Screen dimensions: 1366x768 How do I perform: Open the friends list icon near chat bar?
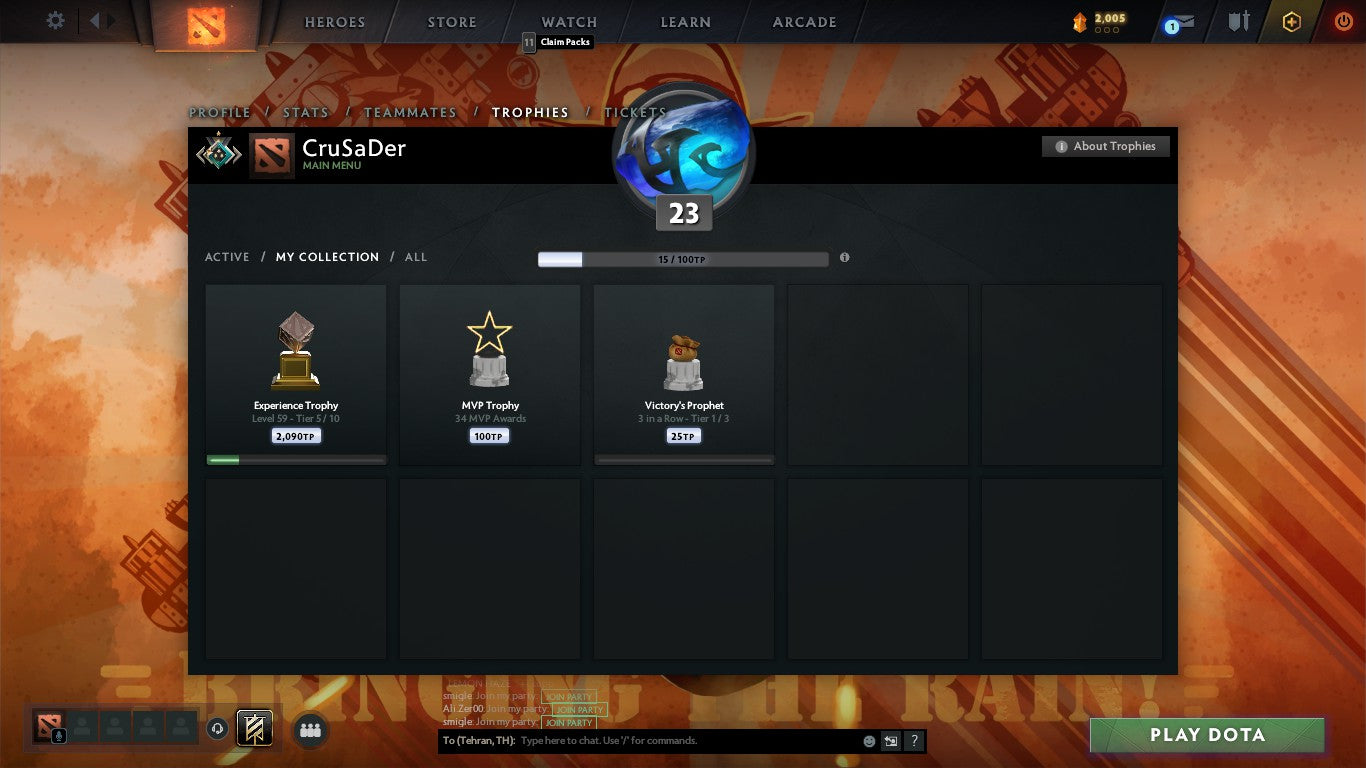pos(310,731)
